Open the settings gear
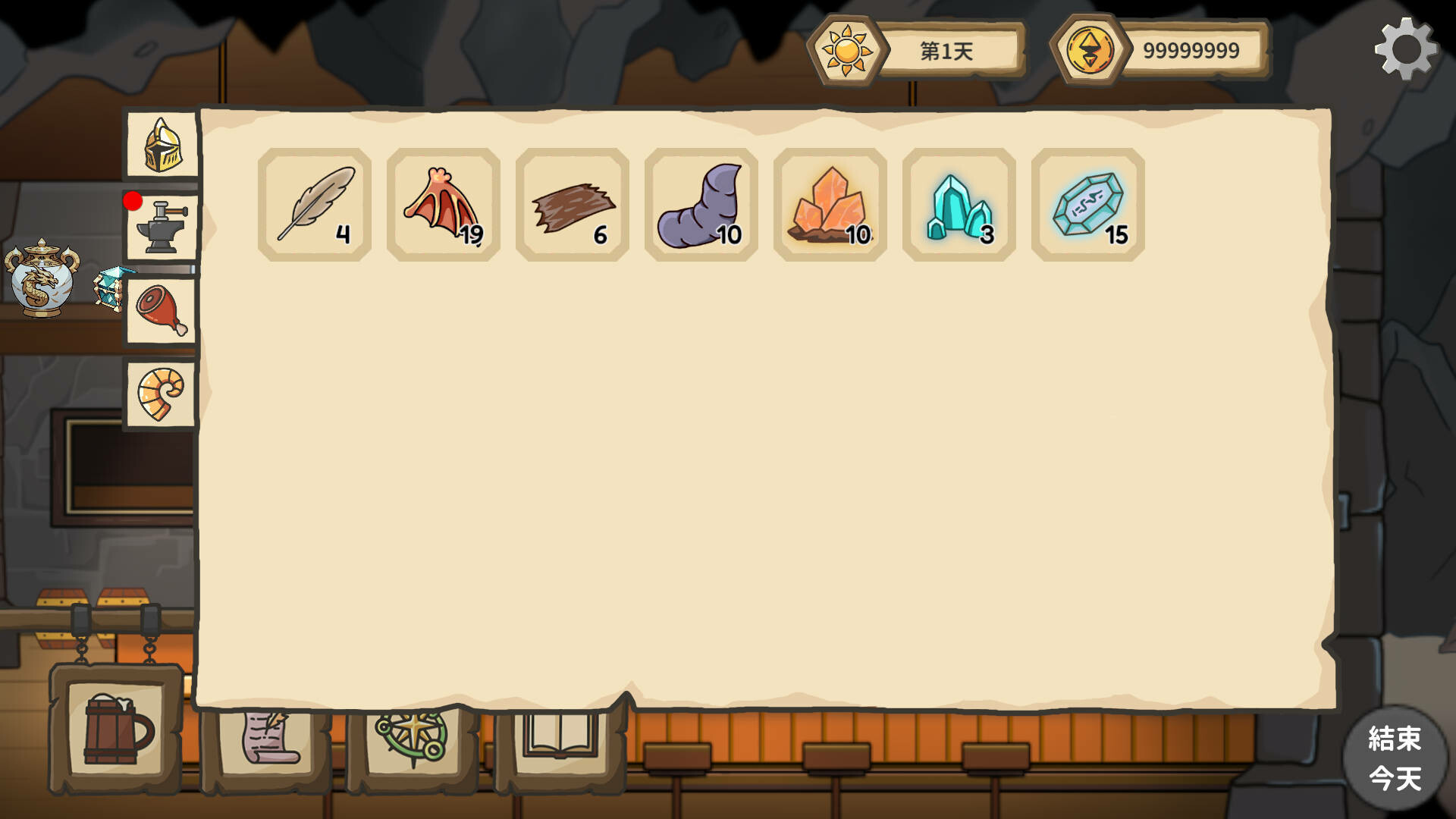This screenshot has width=1456, height=819. point(1408,48)
